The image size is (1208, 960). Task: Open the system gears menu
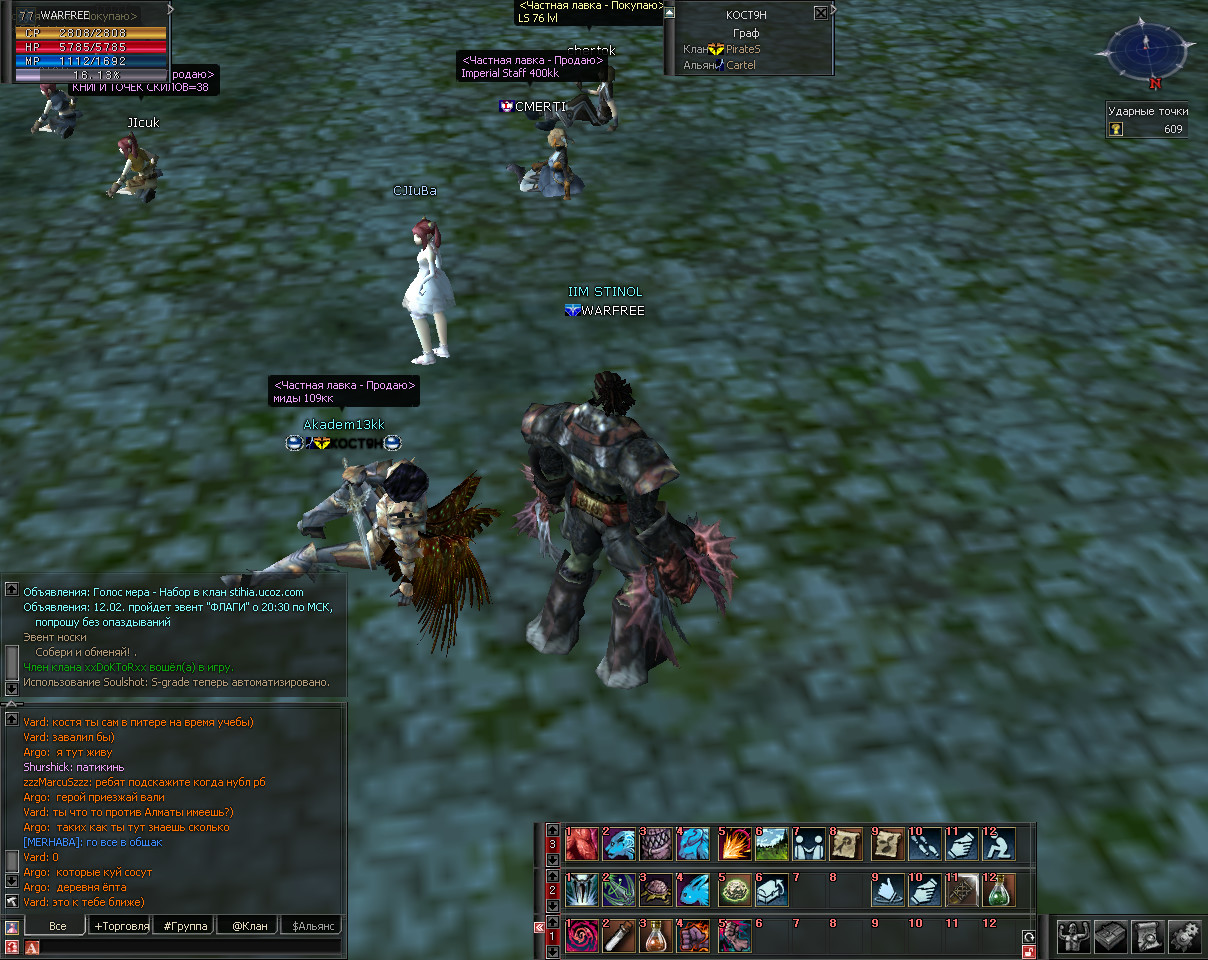pos(1184,935)
